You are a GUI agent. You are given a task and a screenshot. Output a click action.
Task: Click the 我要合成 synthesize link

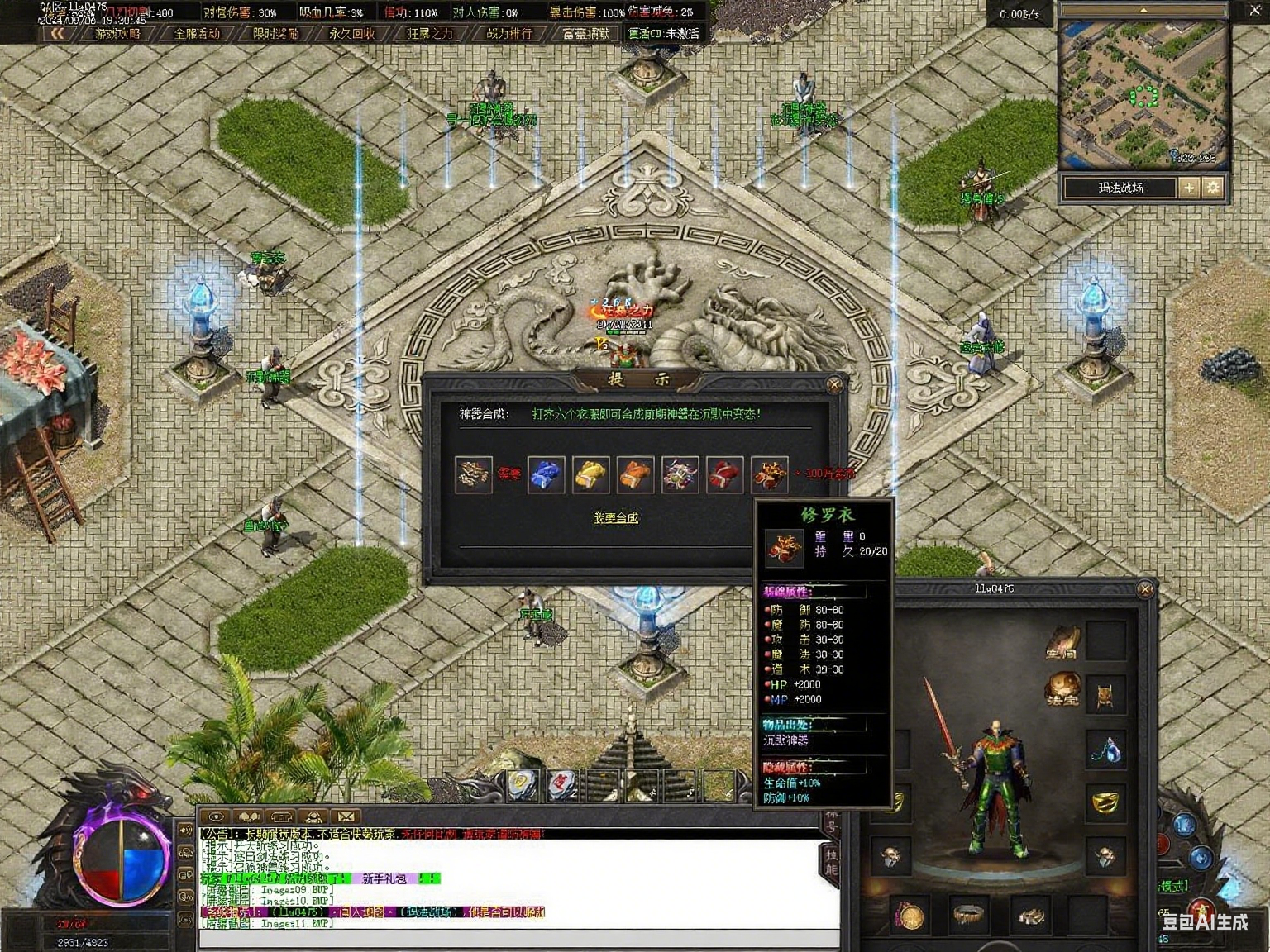pyautogui.click(x=616, y=518)
